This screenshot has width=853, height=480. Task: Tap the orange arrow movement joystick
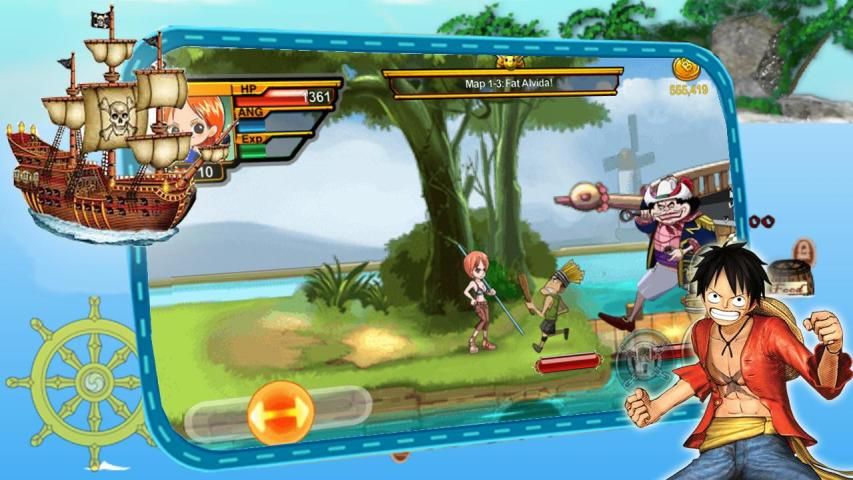280,411
